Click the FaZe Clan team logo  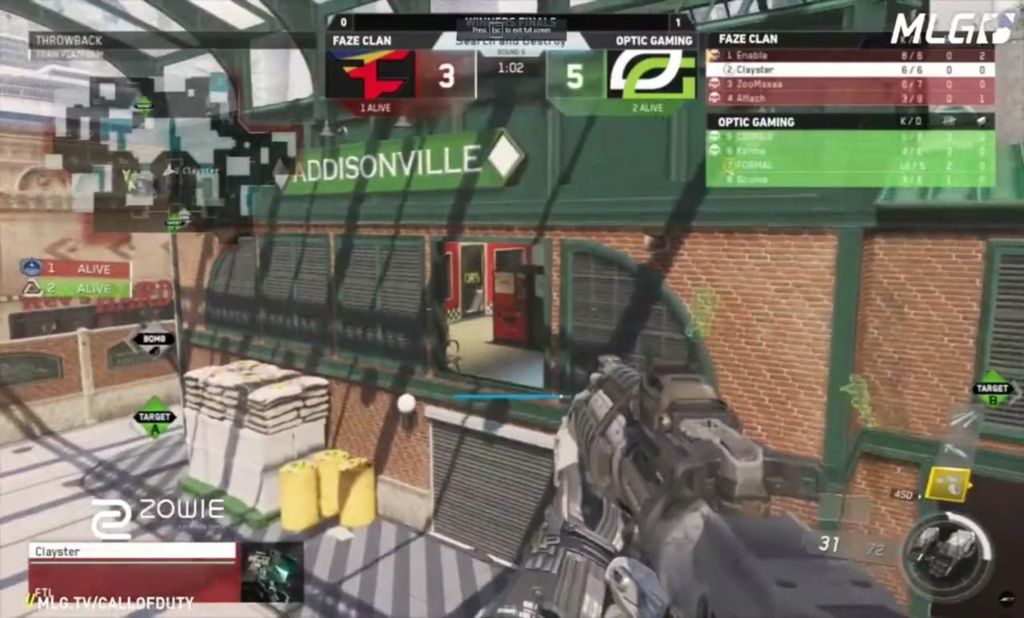pos(373,74)
